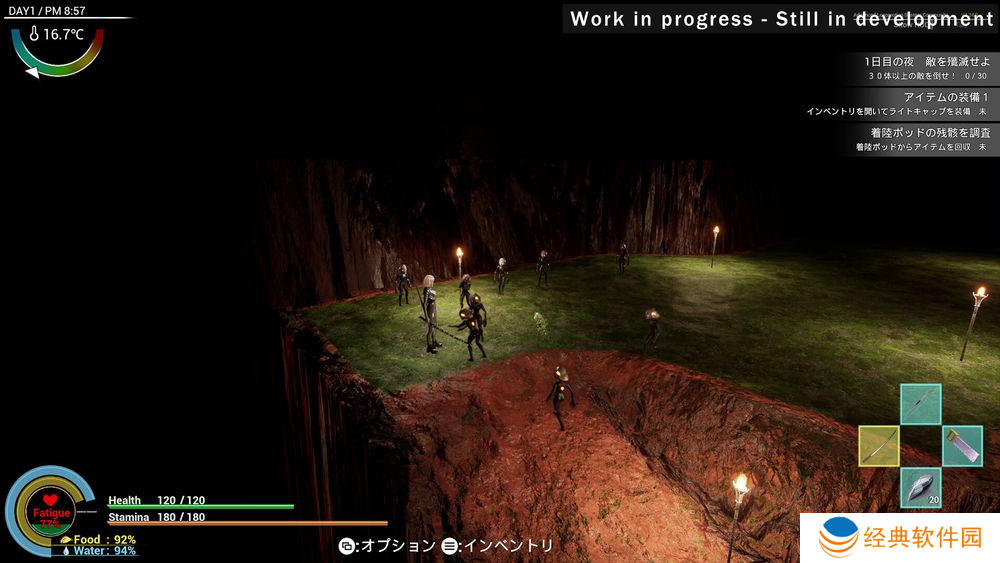
Task: Choose the hand saw quick slot
Action: click(962, 446)
